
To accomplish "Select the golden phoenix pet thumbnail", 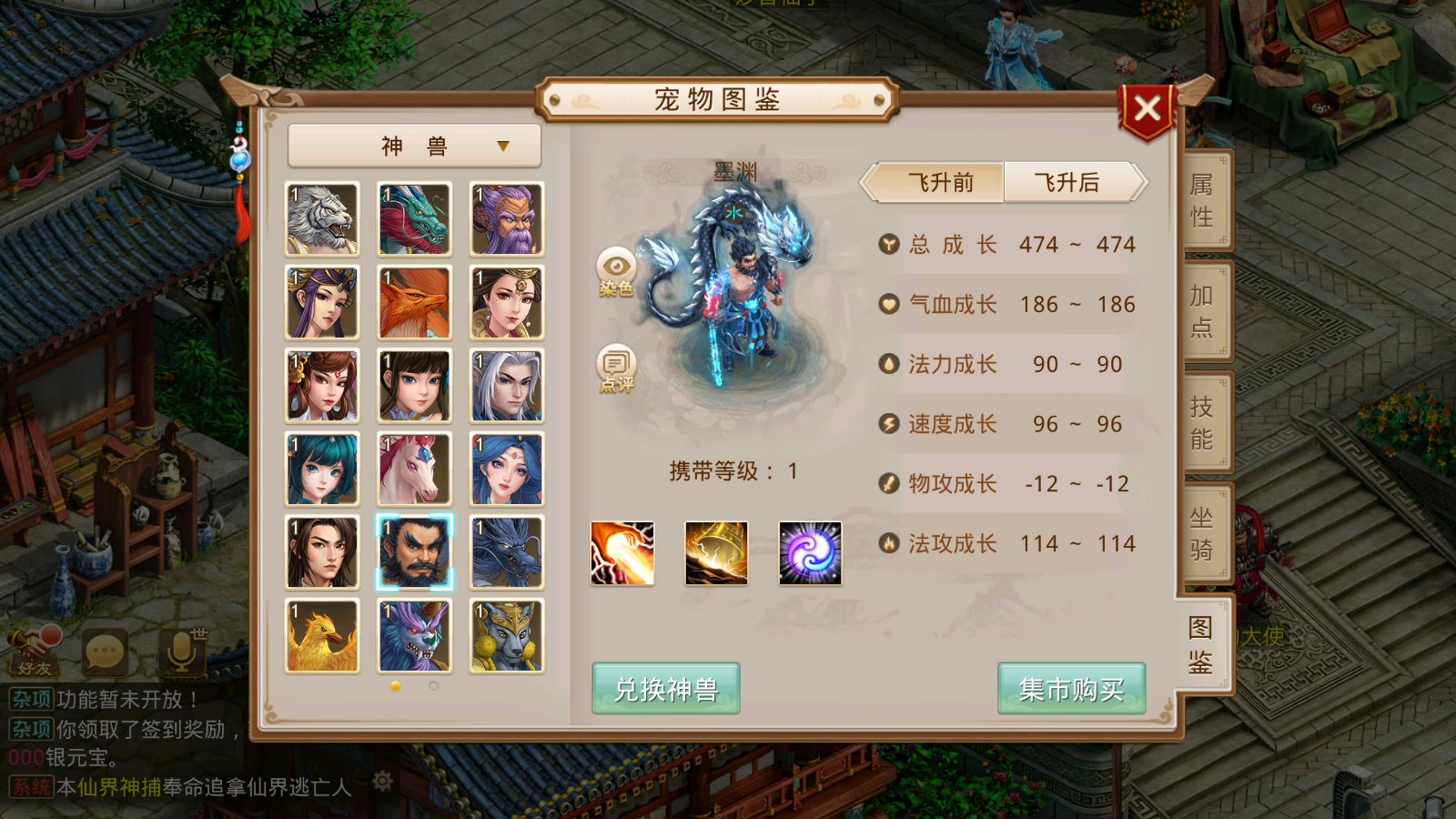I will (x=321, y=635).
